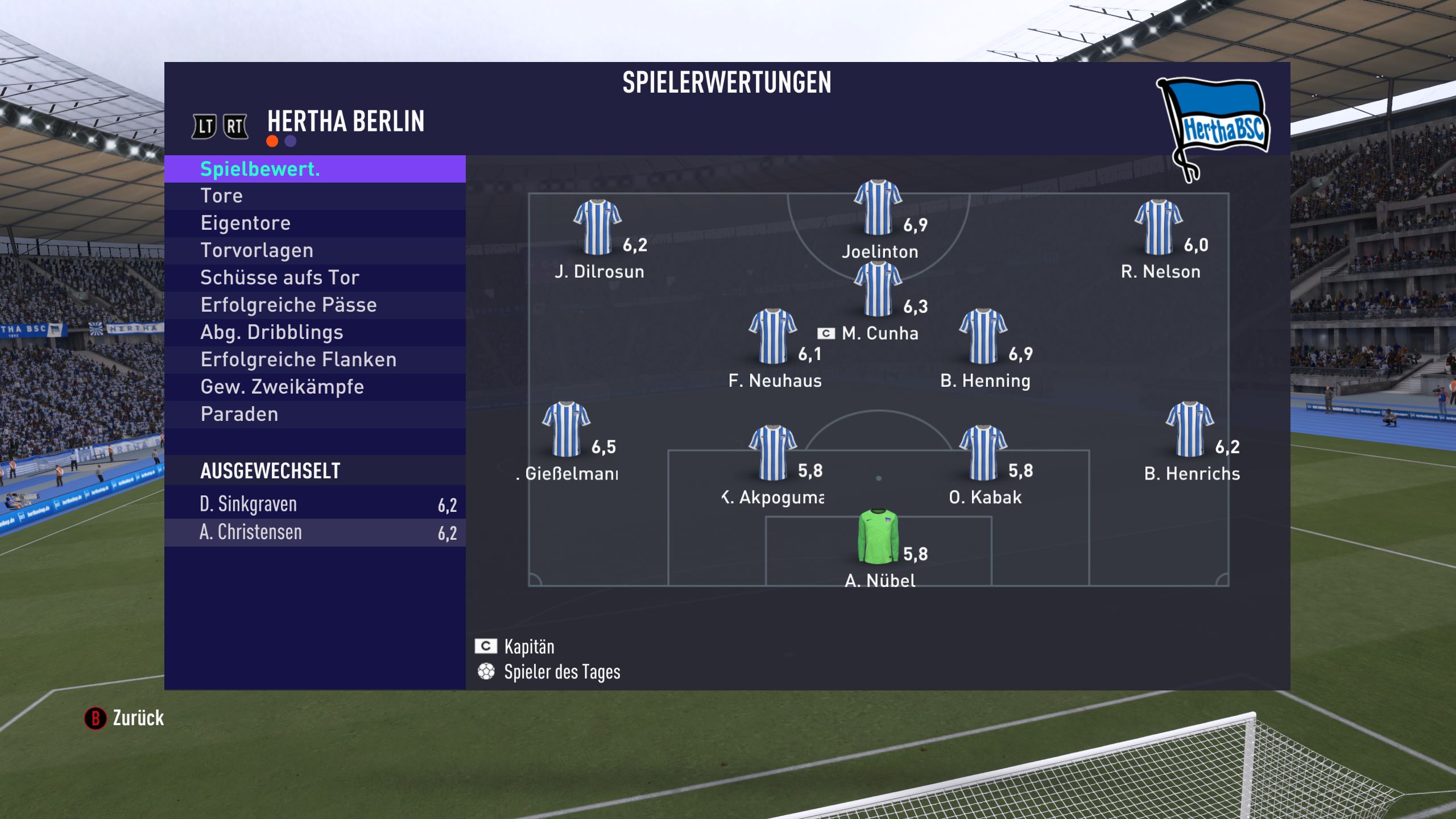Show Erfolgreiche Pässe ratings
This screenshot has width=1456, height=819.
315,305
